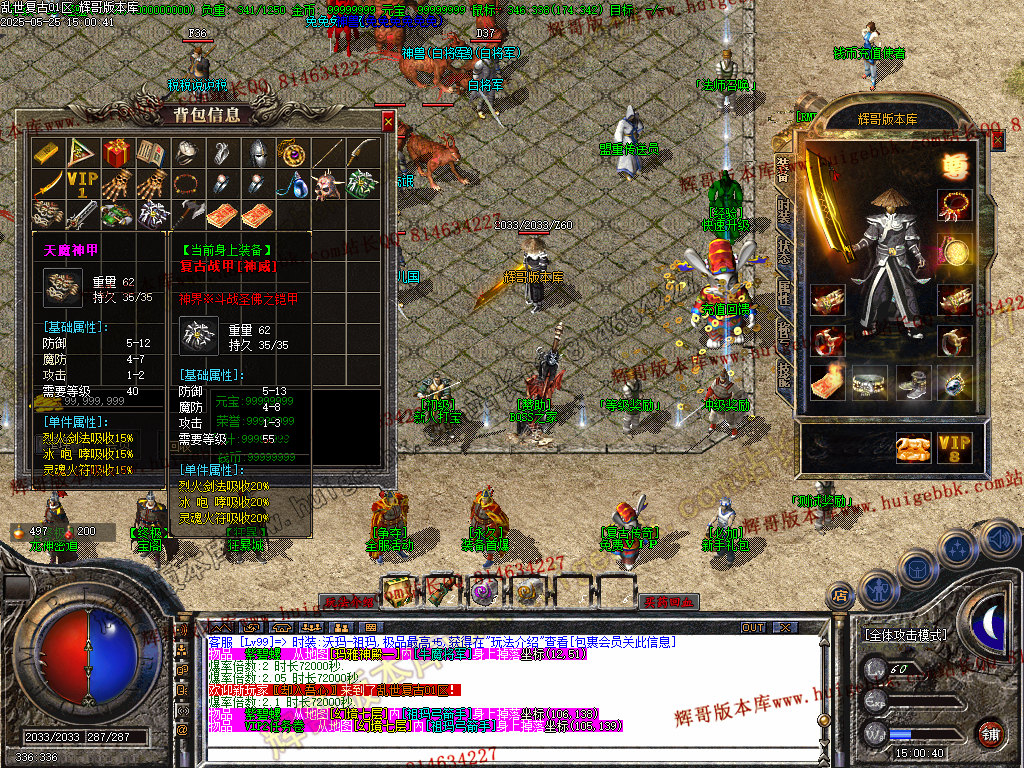Image resolution: width=1024 pixels, height=768 pixels.
Task: Show the 属性 attributes tab
Action: [783, 293]
